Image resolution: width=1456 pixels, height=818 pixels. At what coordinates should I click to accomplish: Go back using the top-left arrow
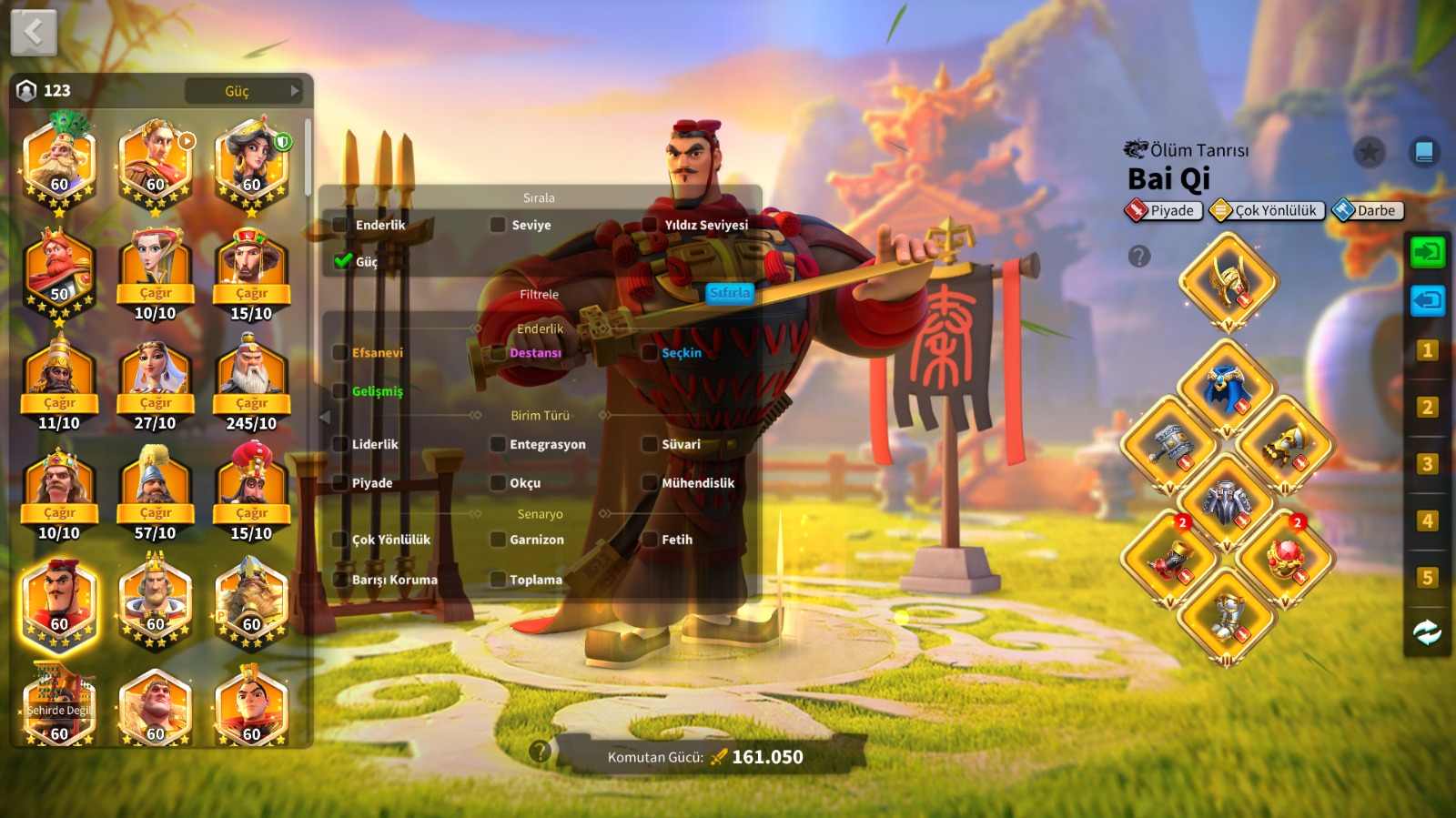(34, 33)
